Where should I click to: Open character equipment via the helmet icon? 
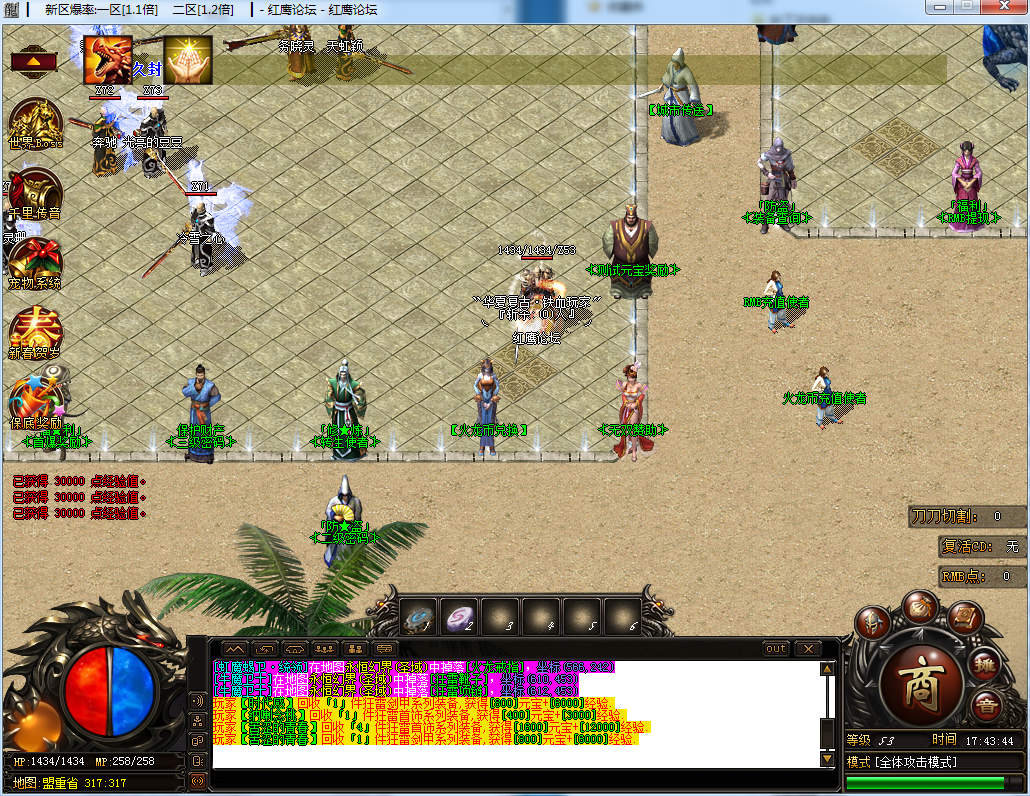(x=872, y=623)
